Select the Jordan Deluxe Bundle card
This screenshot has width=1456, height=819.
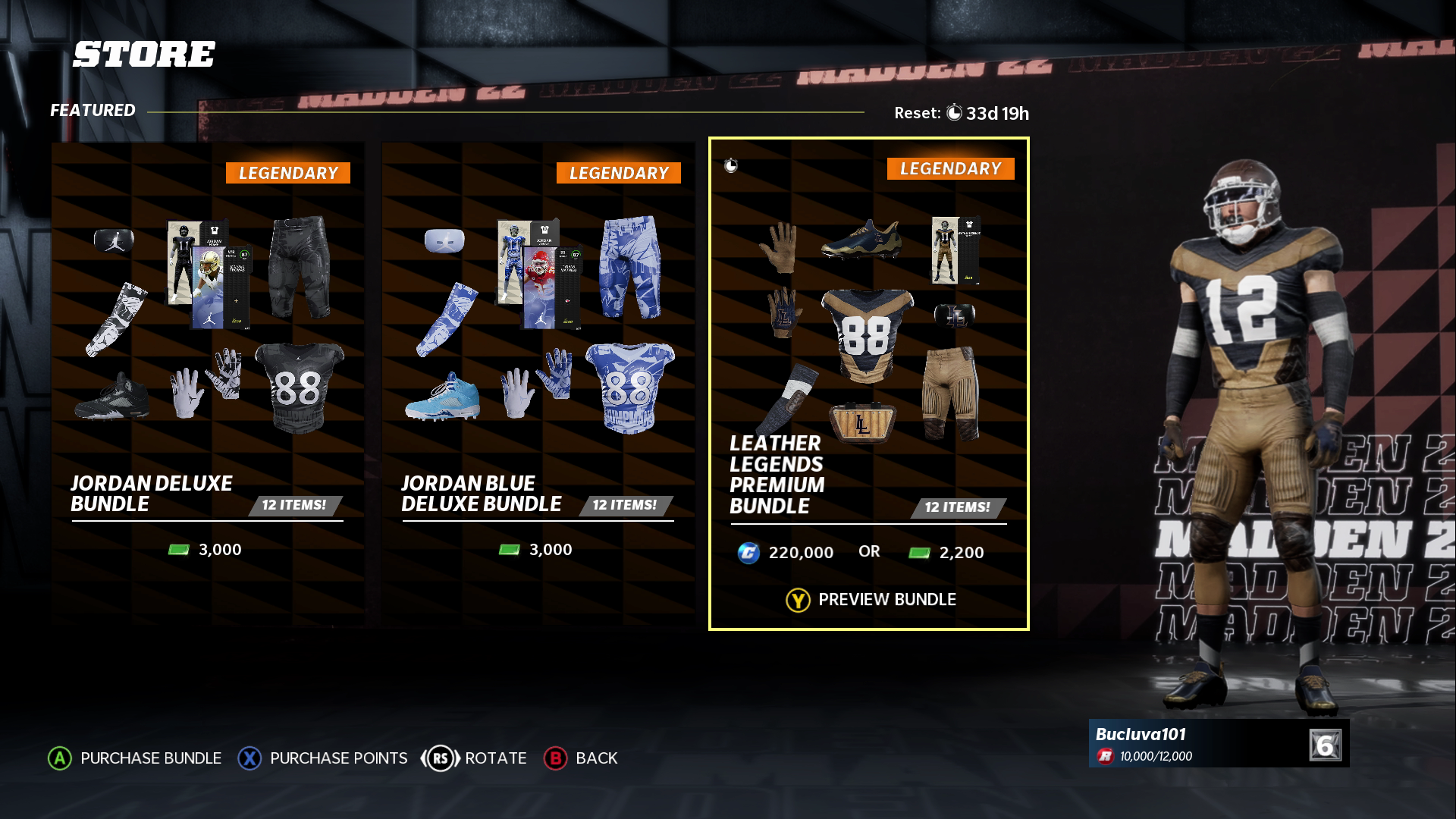point(207,383)
